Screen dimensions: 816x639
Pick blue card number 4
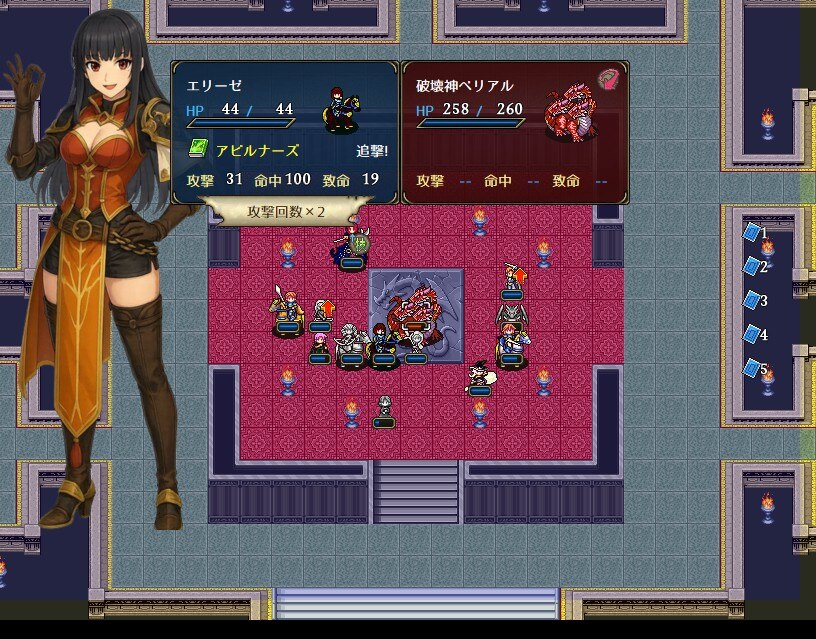(753, 335)
